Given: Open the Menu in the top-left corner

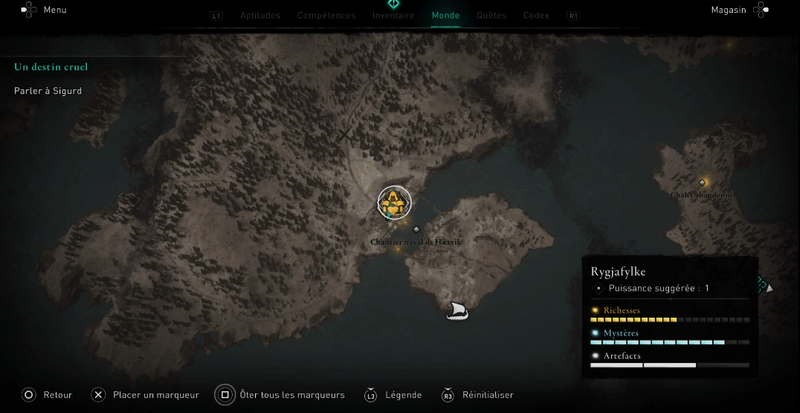Looking at the screenshot, I should coord(54,10).
